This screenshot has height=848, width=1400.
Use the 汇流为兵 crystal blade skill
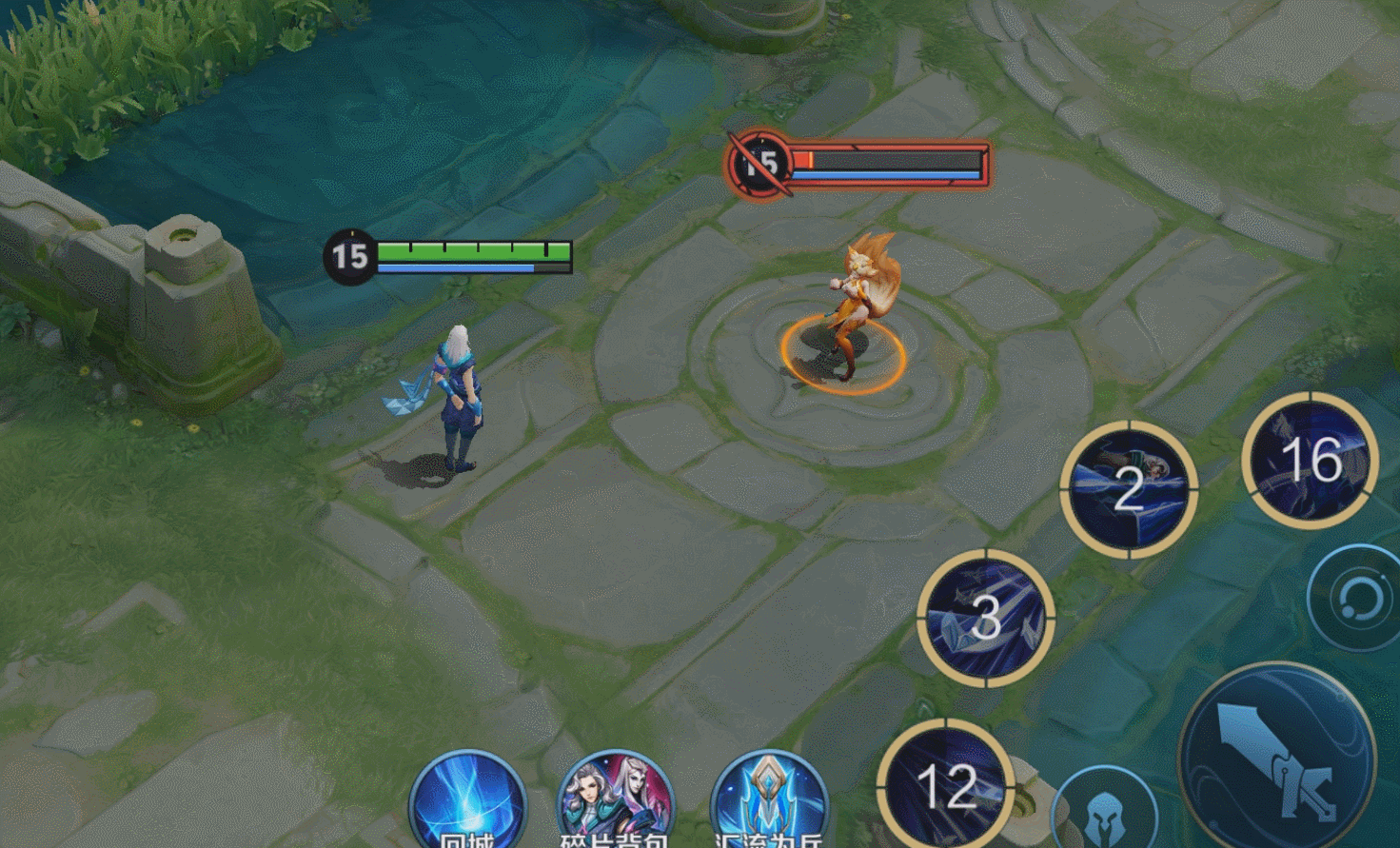pyautogui.click(x=769, y=804)
